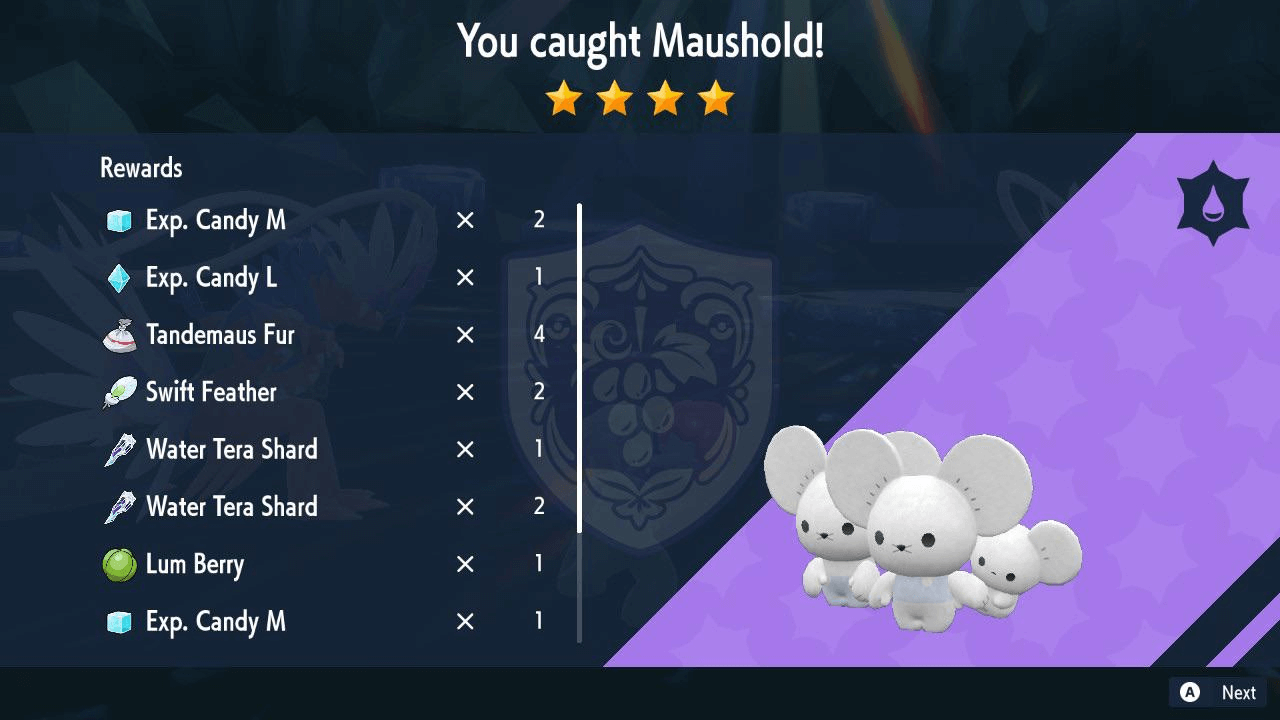Image resolution: width=1280 pixels, height=720 pixels.
Task: Click the second Water Tera Shard icon
Action: (x=119, y=506)
